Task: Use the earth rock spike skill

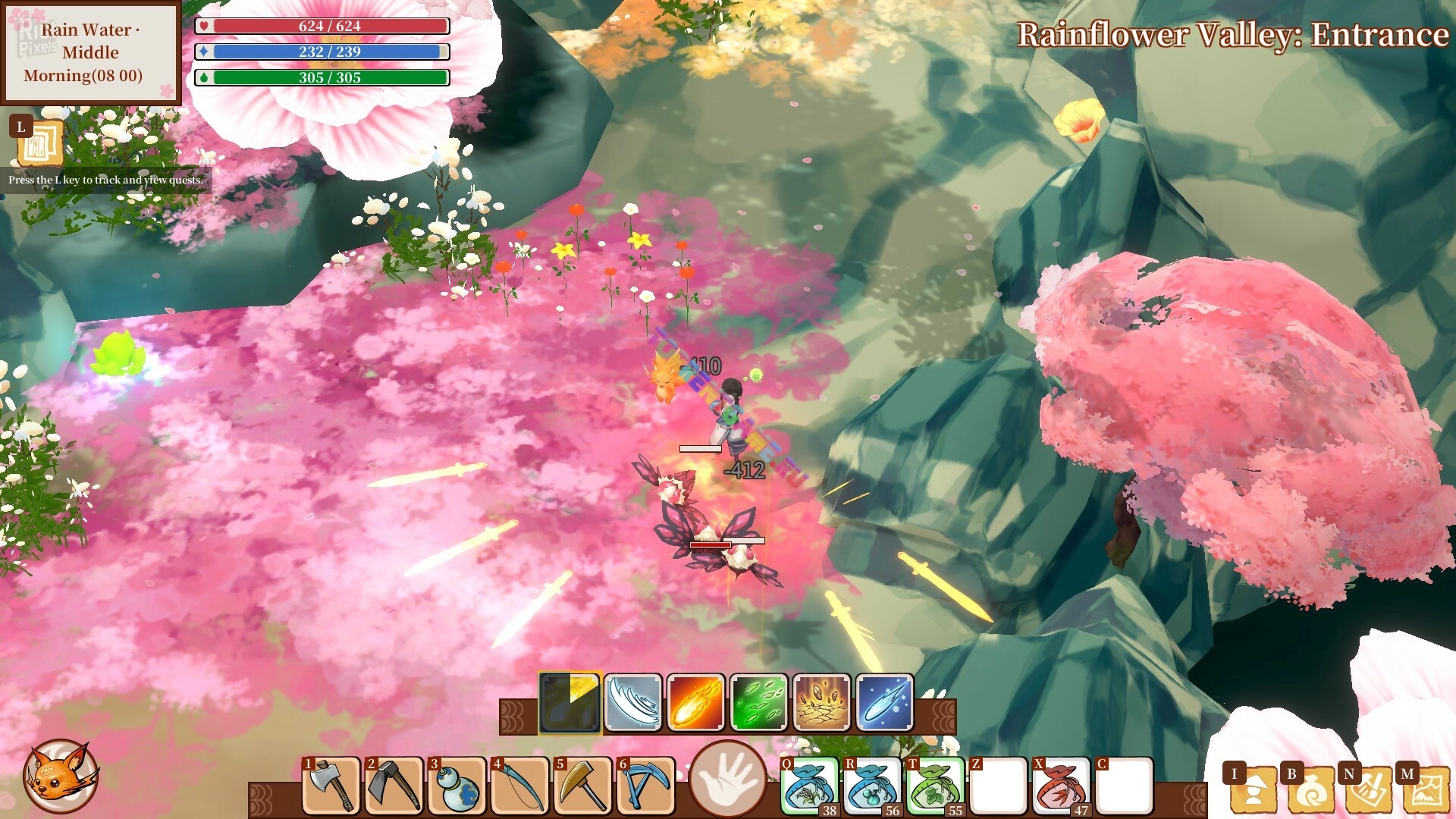Action: tap(822, 702)
